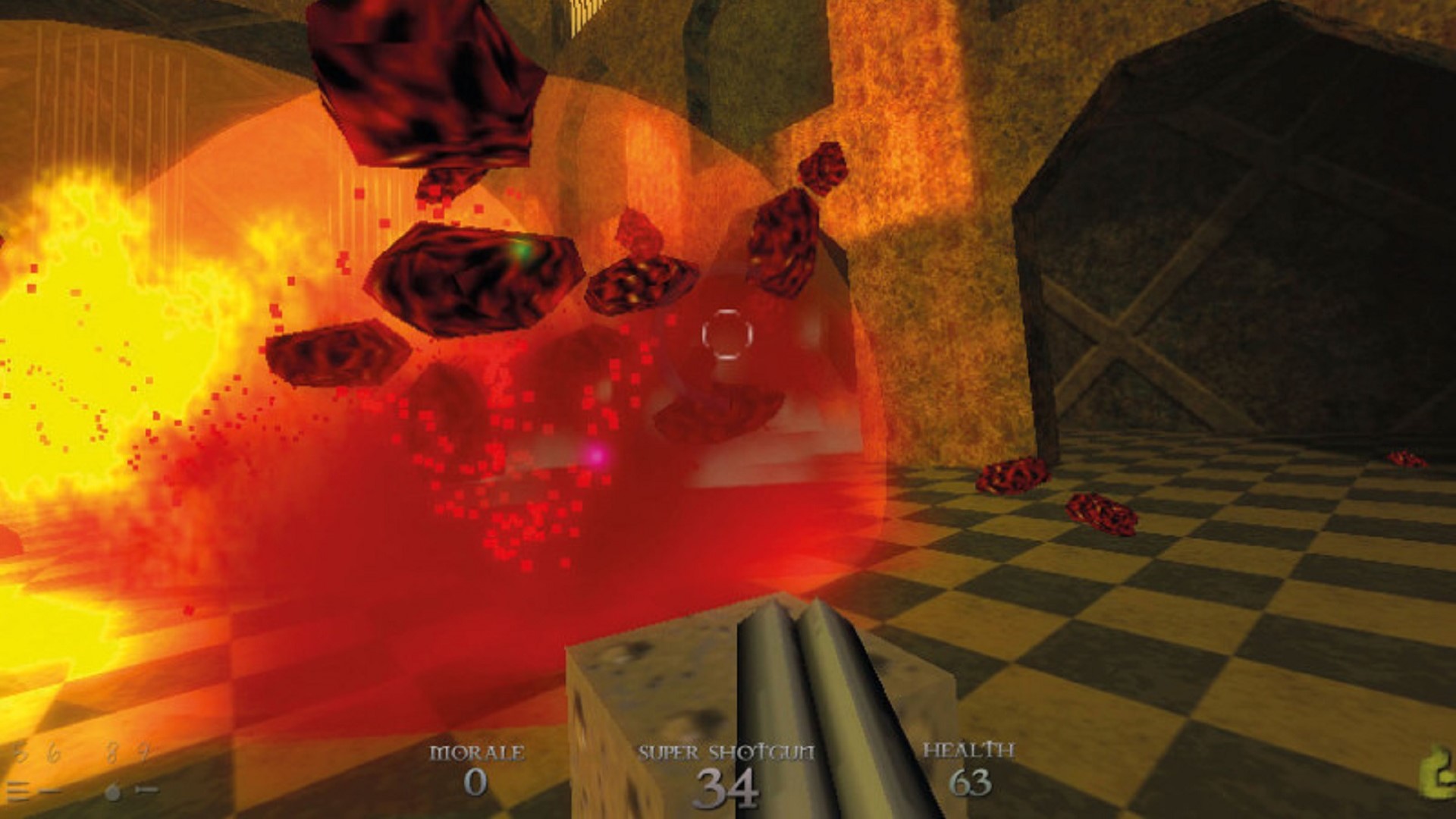This screenshot has width=1456, height=819.
Task: Select weapon slot 5 three-bar icon
Action: (19, 792)
